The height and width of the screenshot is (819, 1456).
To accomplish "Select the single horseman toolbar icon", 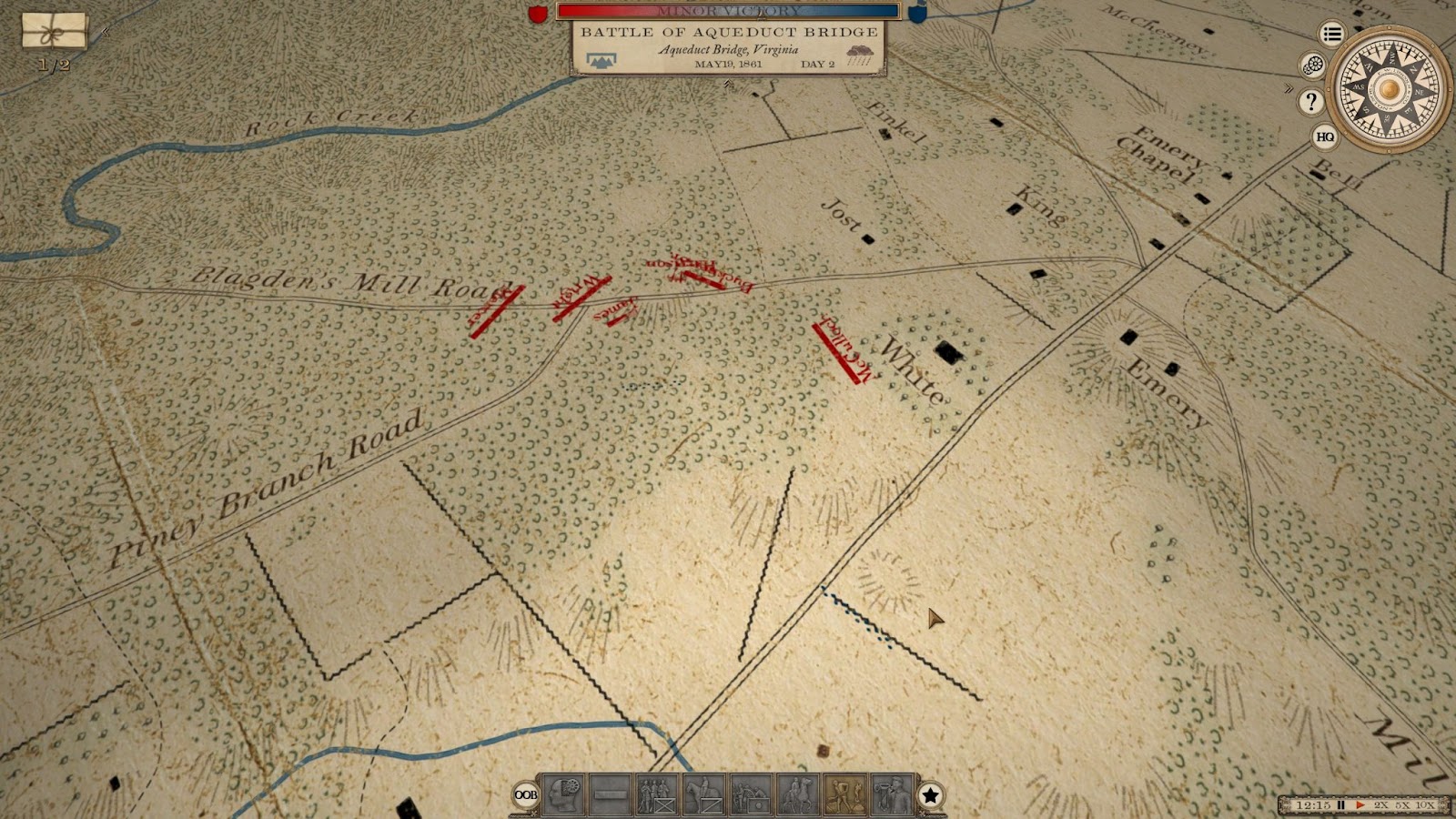I will 703,794.
